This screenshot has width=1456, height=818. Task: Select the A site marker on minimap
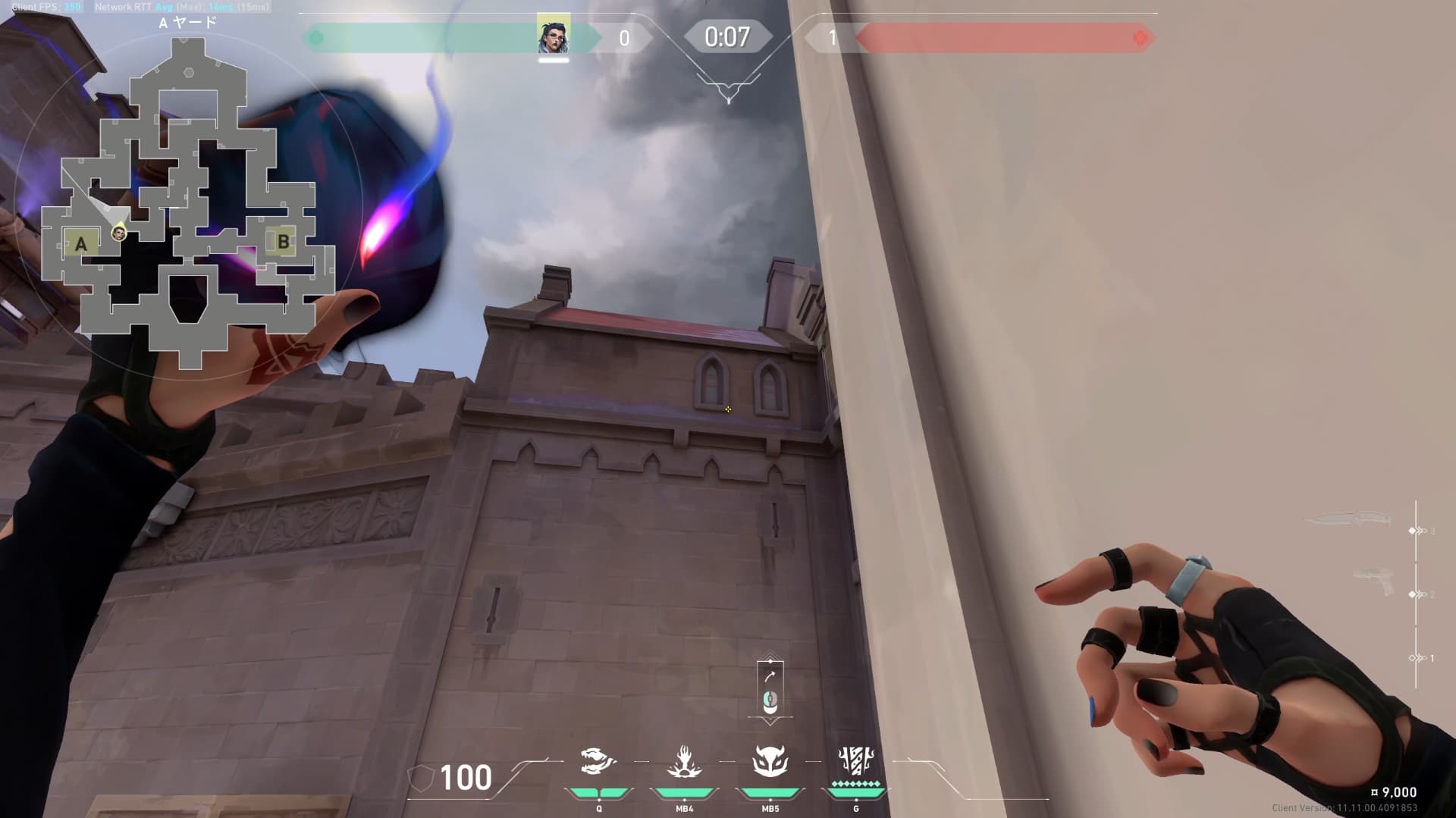coord(80,243)
